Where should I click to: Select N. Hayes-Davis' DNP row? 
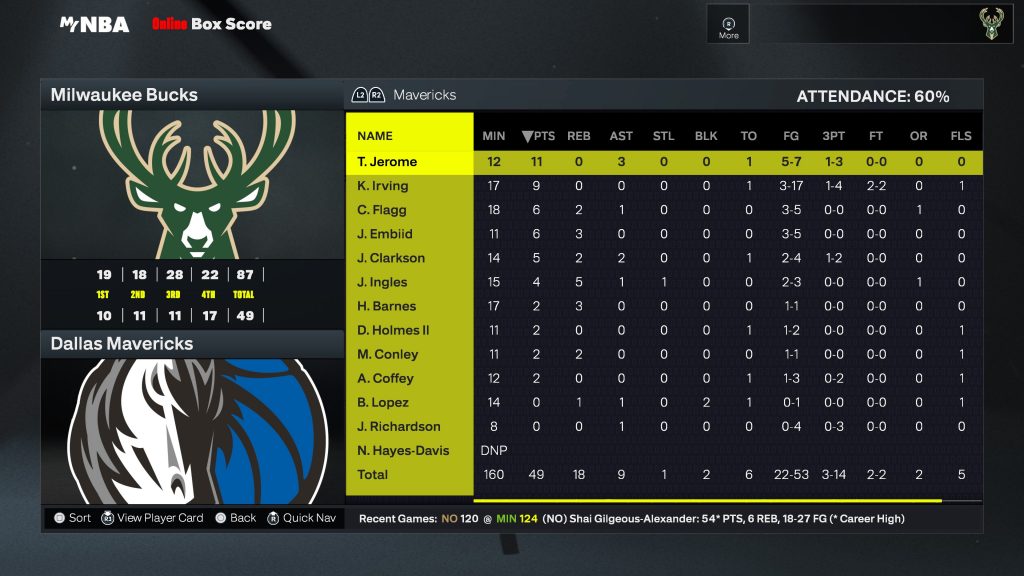click(x=402, y=450)
